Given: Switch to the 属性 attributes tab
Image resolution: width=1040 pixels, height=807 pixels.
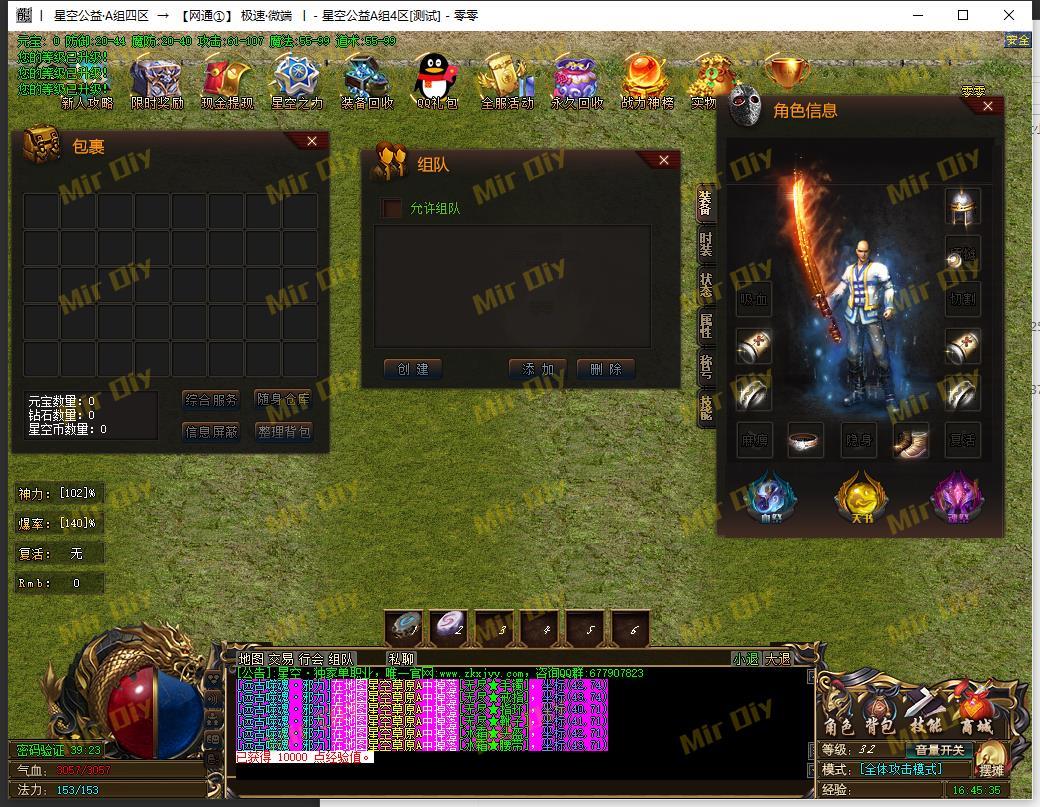Looking at the screenshot, I should (706, 325).
